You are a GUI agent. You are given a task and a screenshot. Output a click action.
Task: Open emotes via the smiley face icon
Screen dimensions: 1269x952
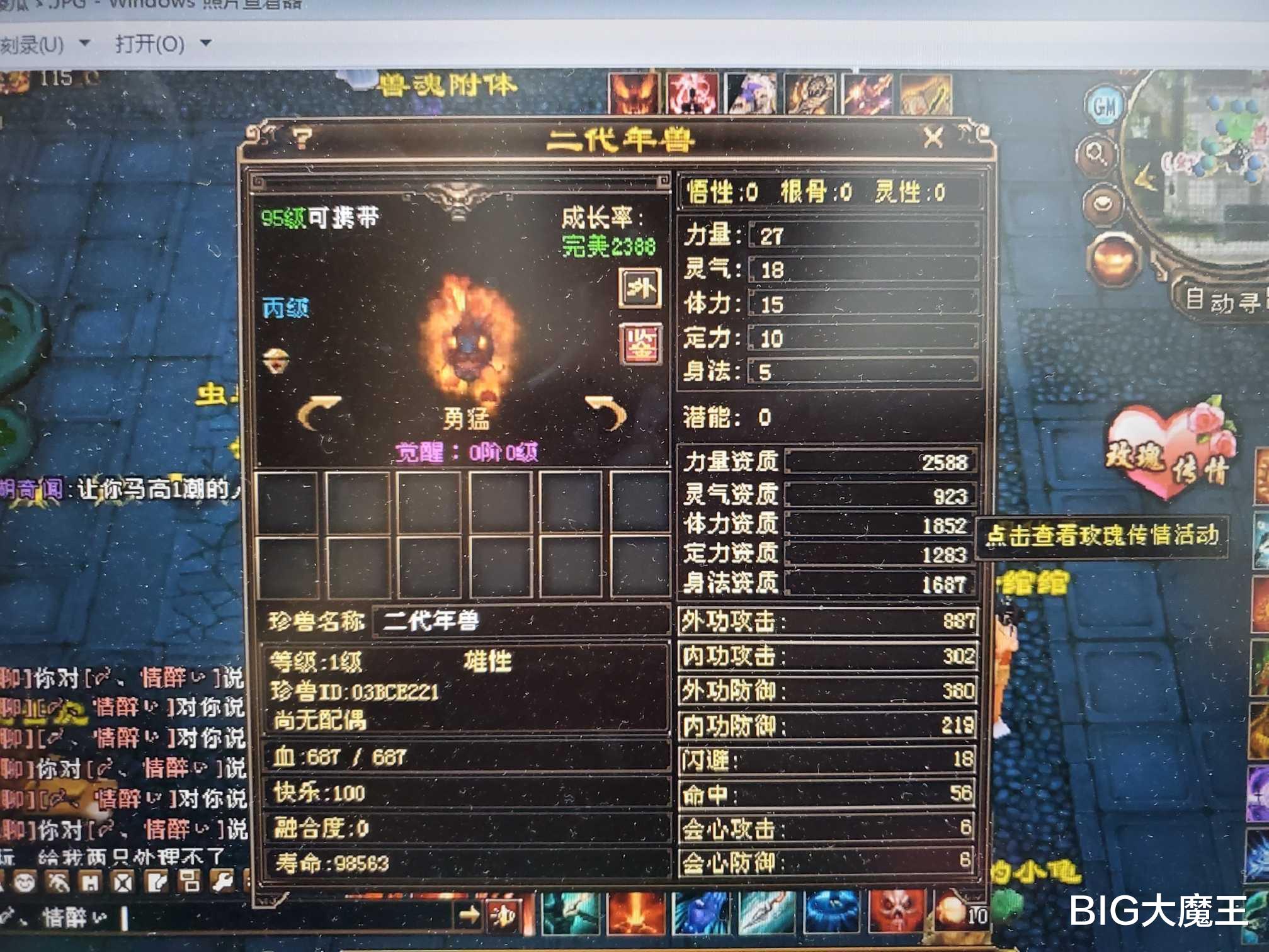[24, 881]
